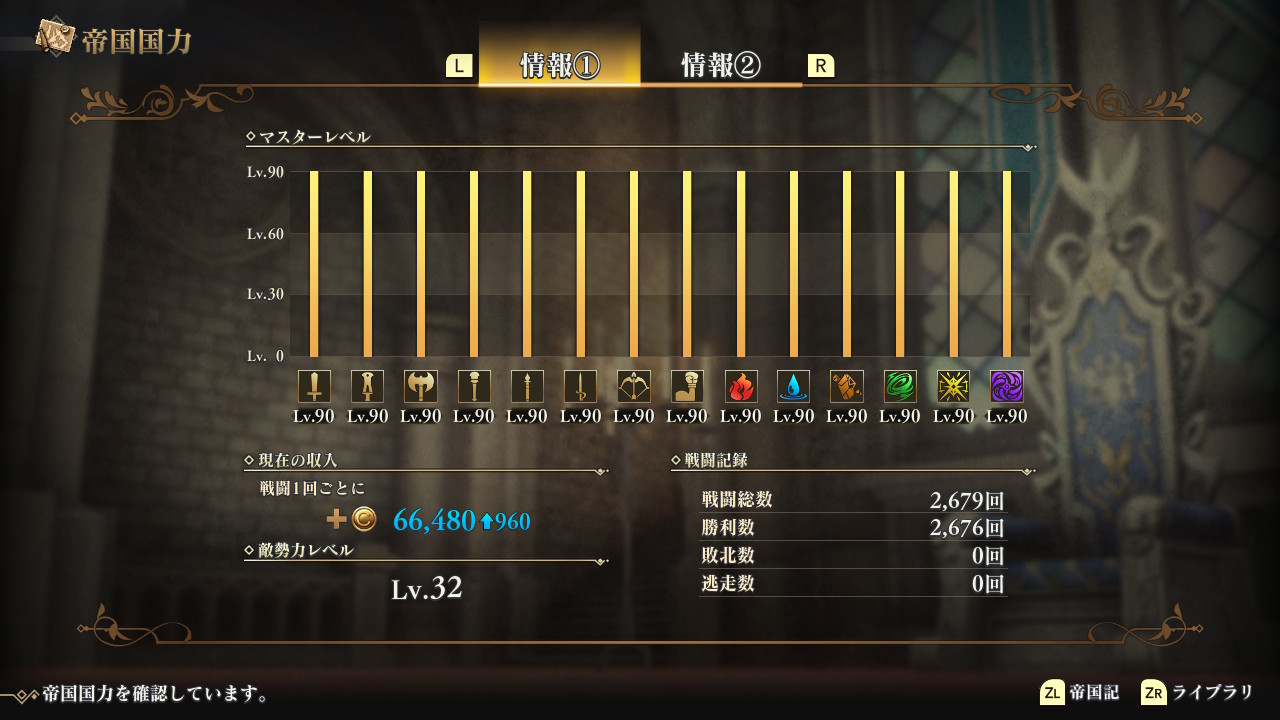
Task: Select the raised fist martial arts icon
Action: point(687,386)
